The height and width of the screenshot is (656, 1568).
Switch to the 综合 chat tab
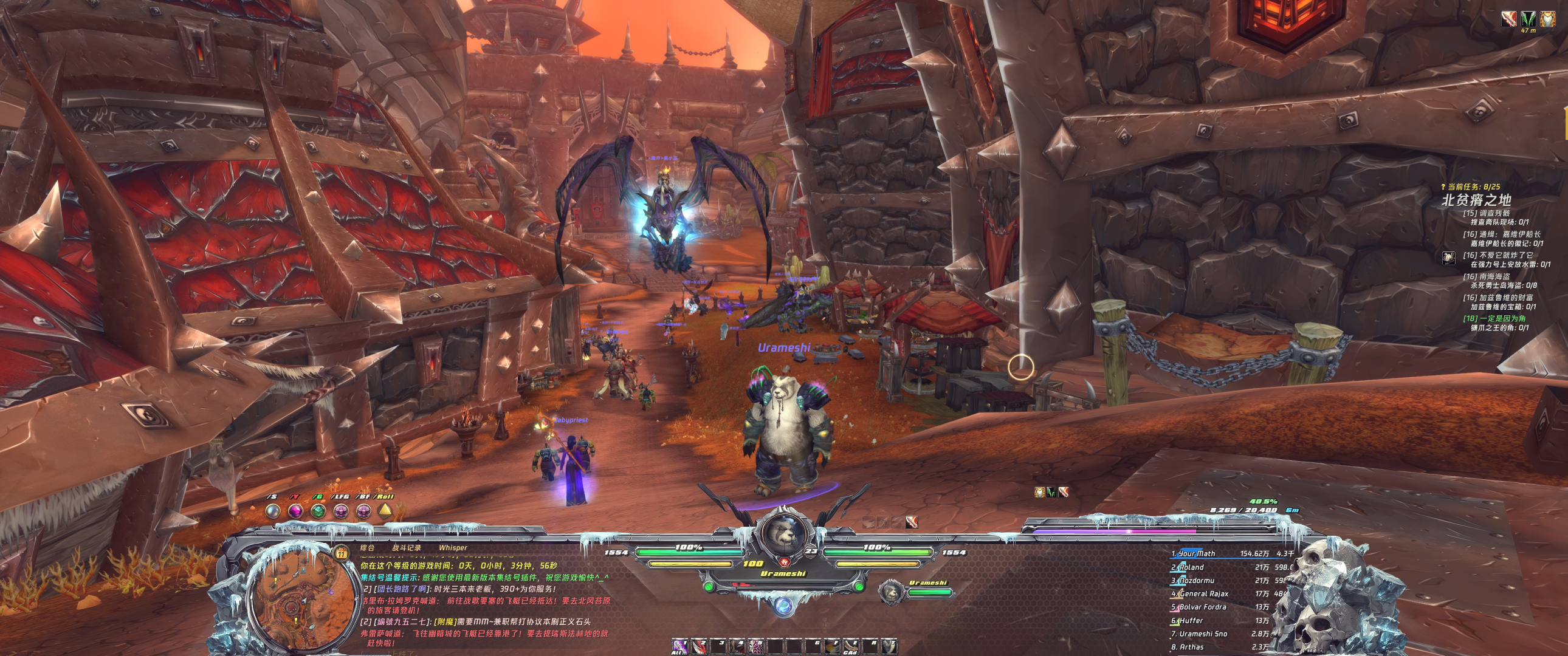click(x=367, y=548)
